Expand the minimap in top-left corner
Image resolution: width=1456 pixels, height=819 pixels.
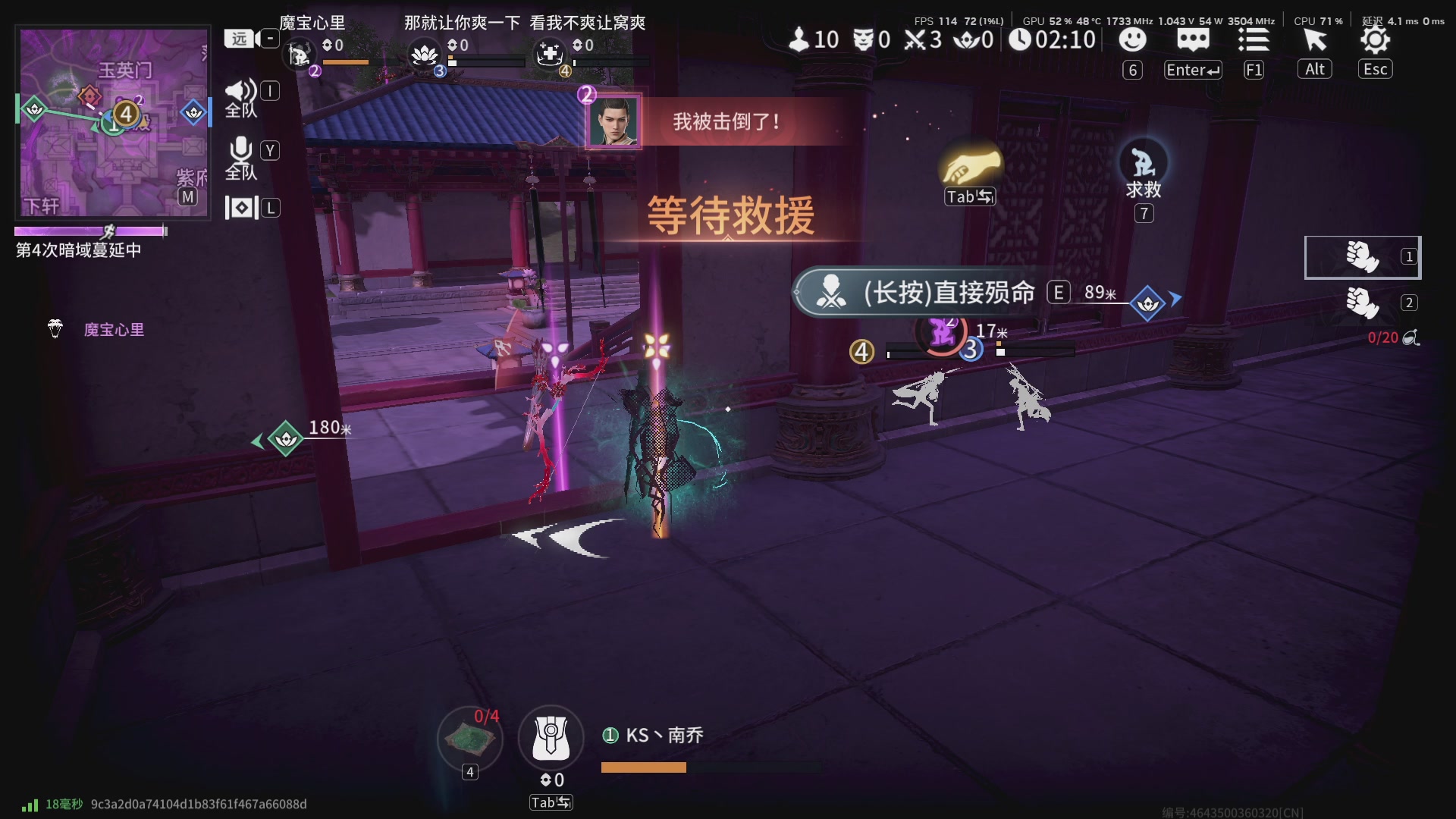pyautogui.click(x=112, y=121)
